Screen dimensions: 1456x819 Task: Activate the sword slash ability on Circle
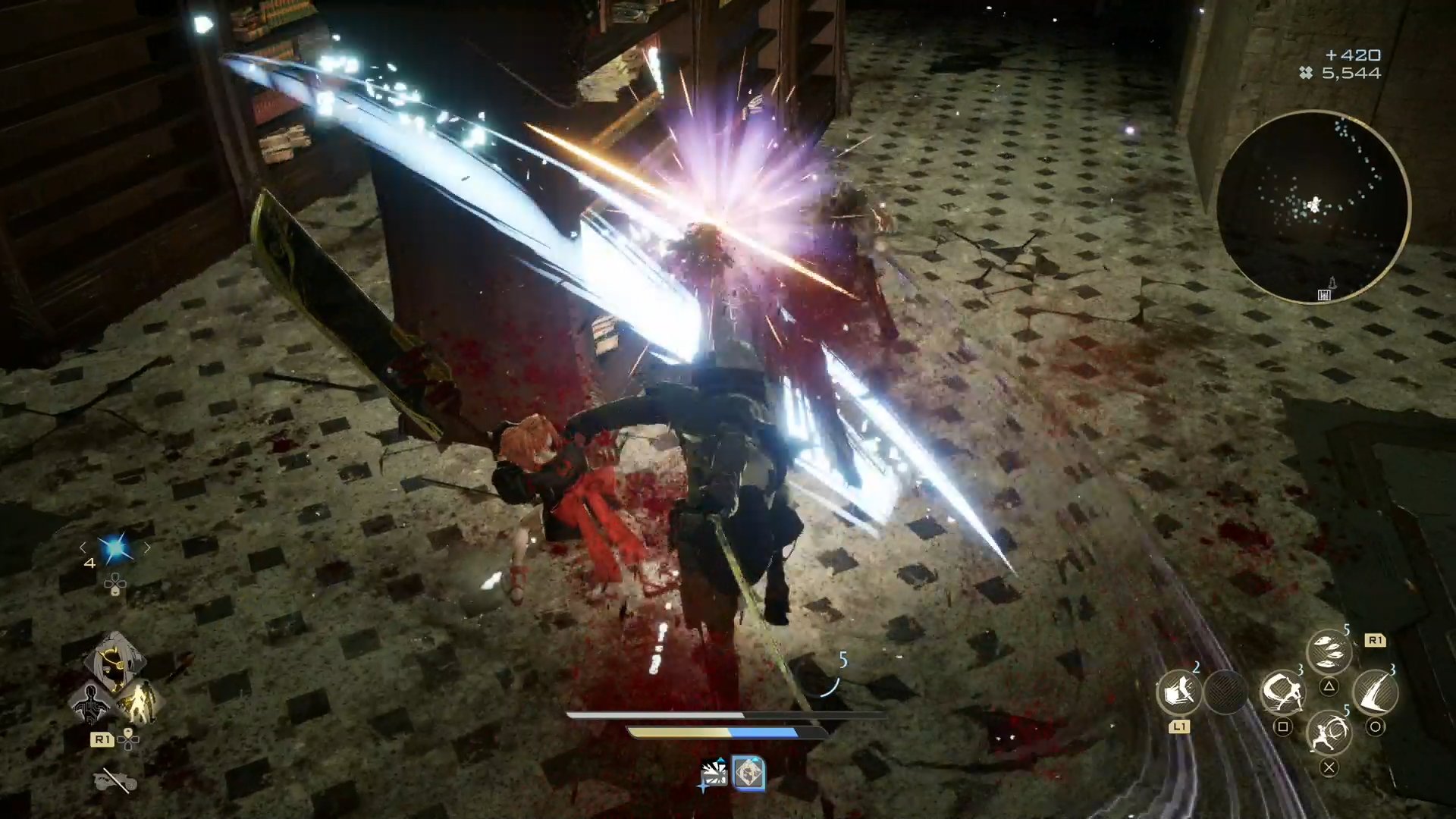pyautogui.click(x=1376, y=692)
